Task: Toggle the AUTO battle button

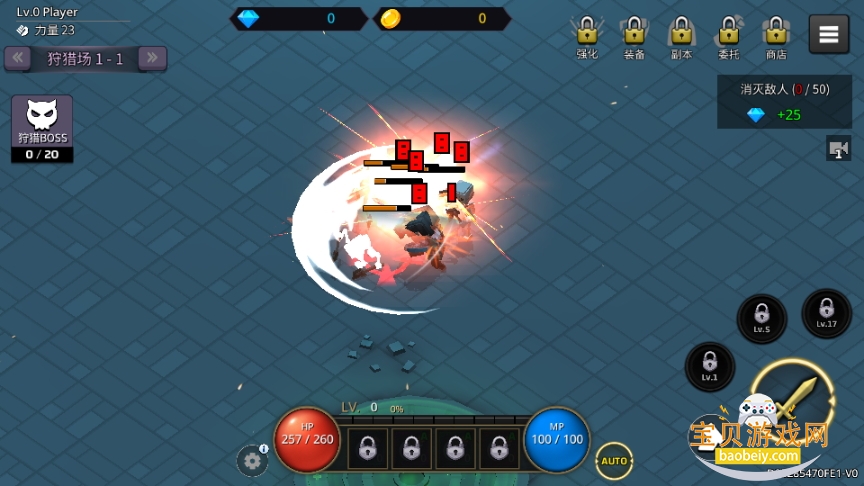Action: (x=614, y=461)
